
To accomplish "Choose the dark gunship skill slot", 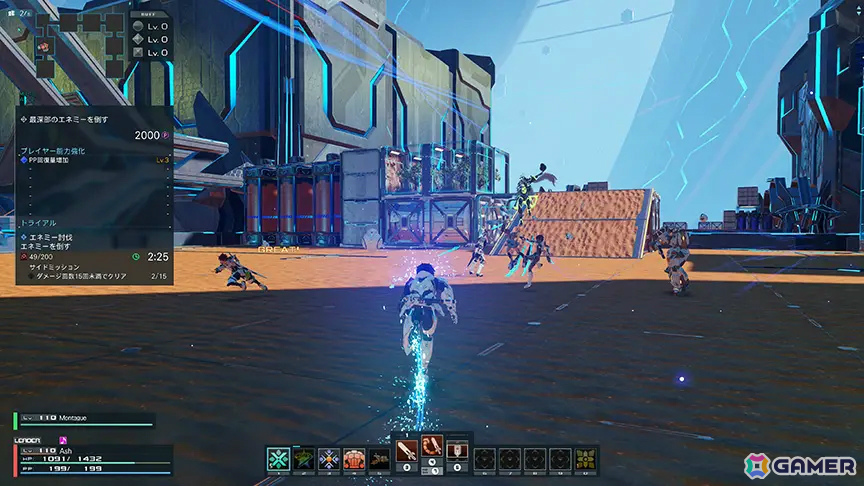I will tap(379, 459).
